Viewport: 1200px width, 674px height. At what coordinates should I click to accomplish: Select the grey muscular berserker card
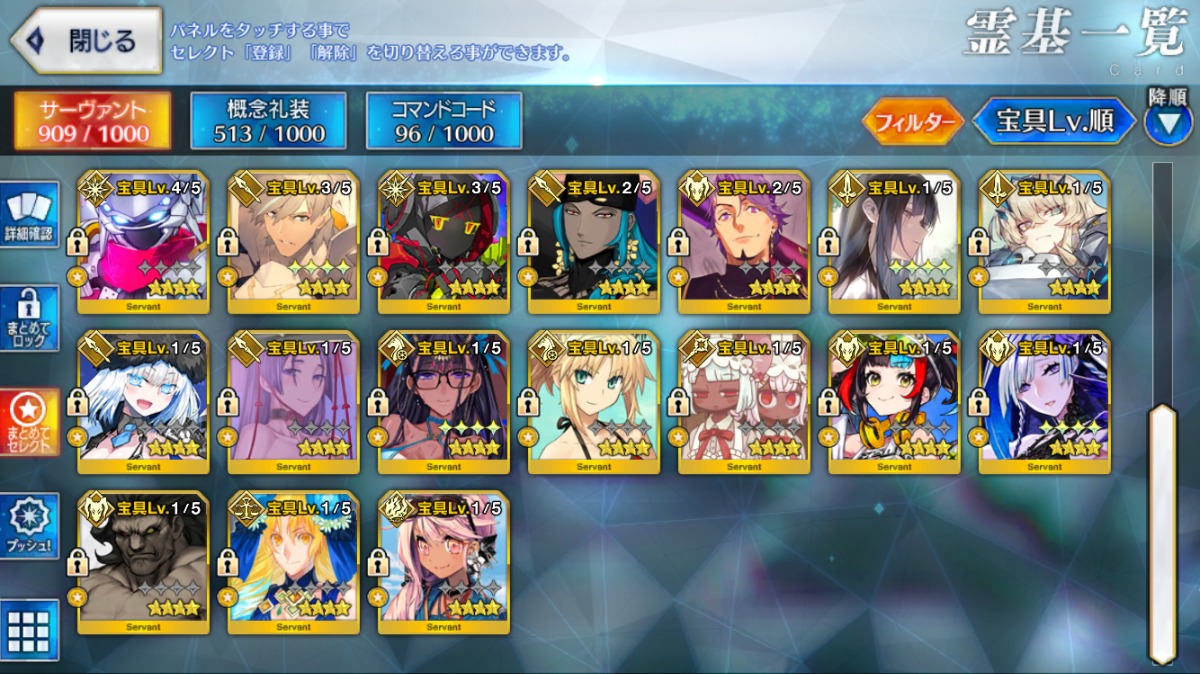pyautogui.click(x=143, y=562)
